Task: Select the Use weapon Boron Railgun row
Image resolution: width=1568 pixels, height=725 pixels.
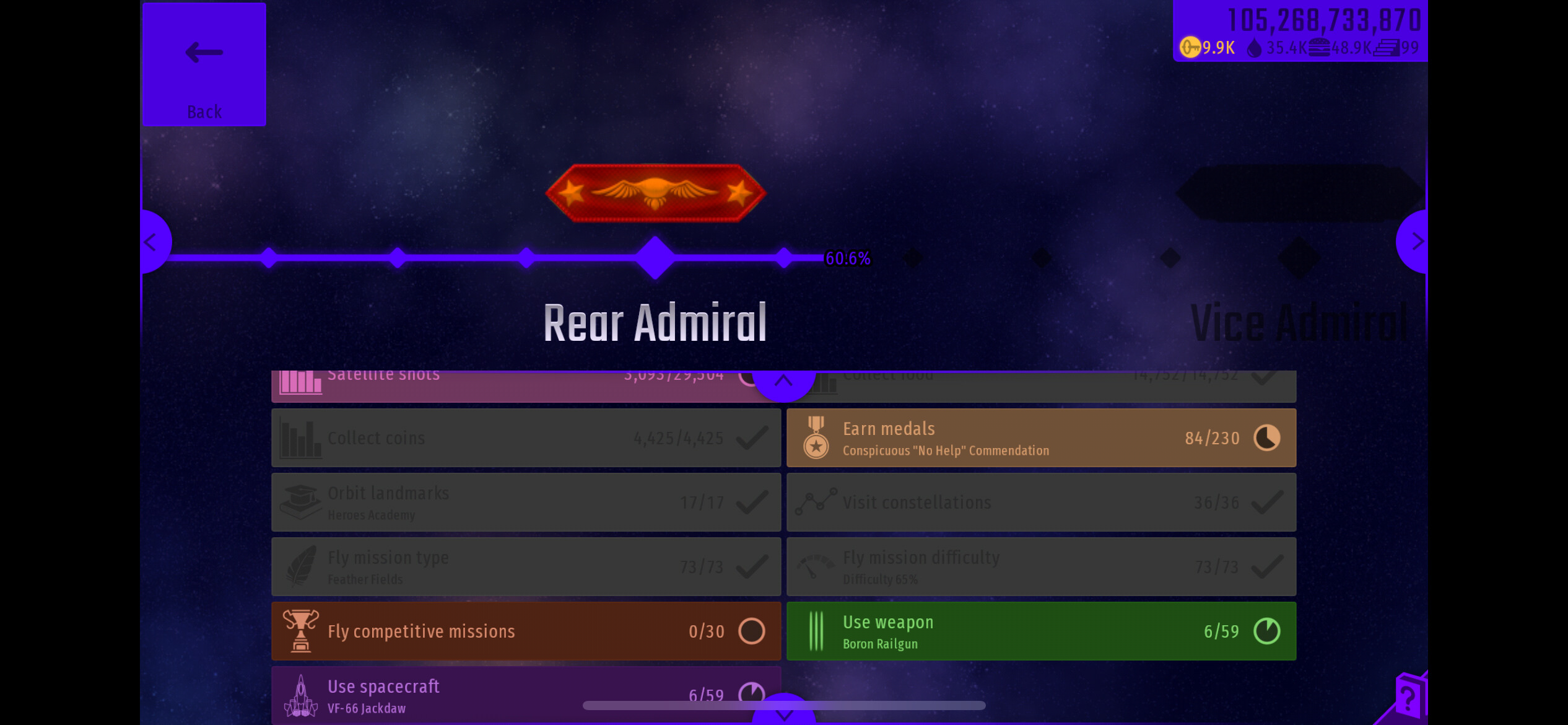Action: pyautogui.click(x=1040, y=631)
